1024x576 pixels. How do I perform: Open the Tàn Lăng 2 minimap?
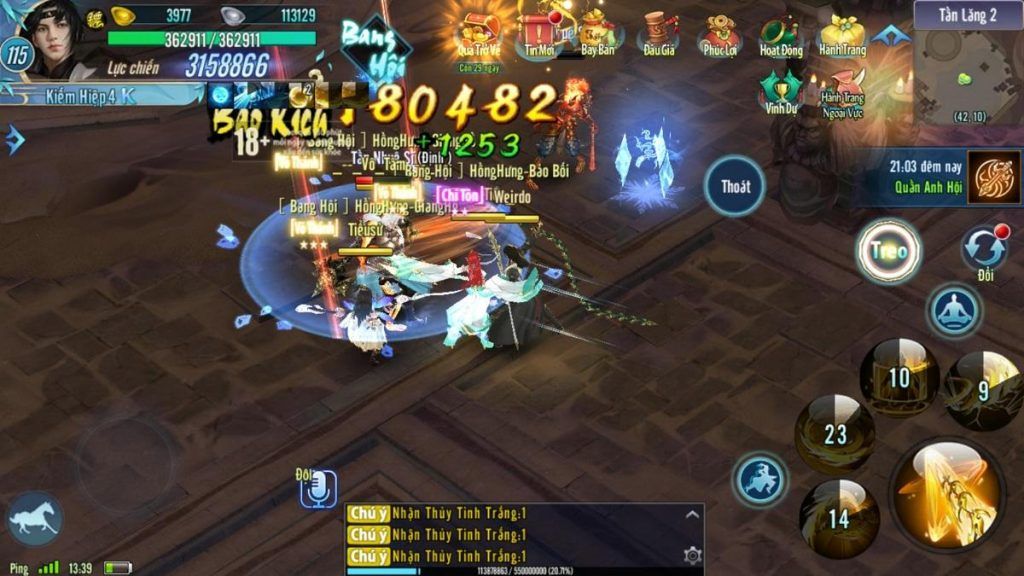[968, 72]
